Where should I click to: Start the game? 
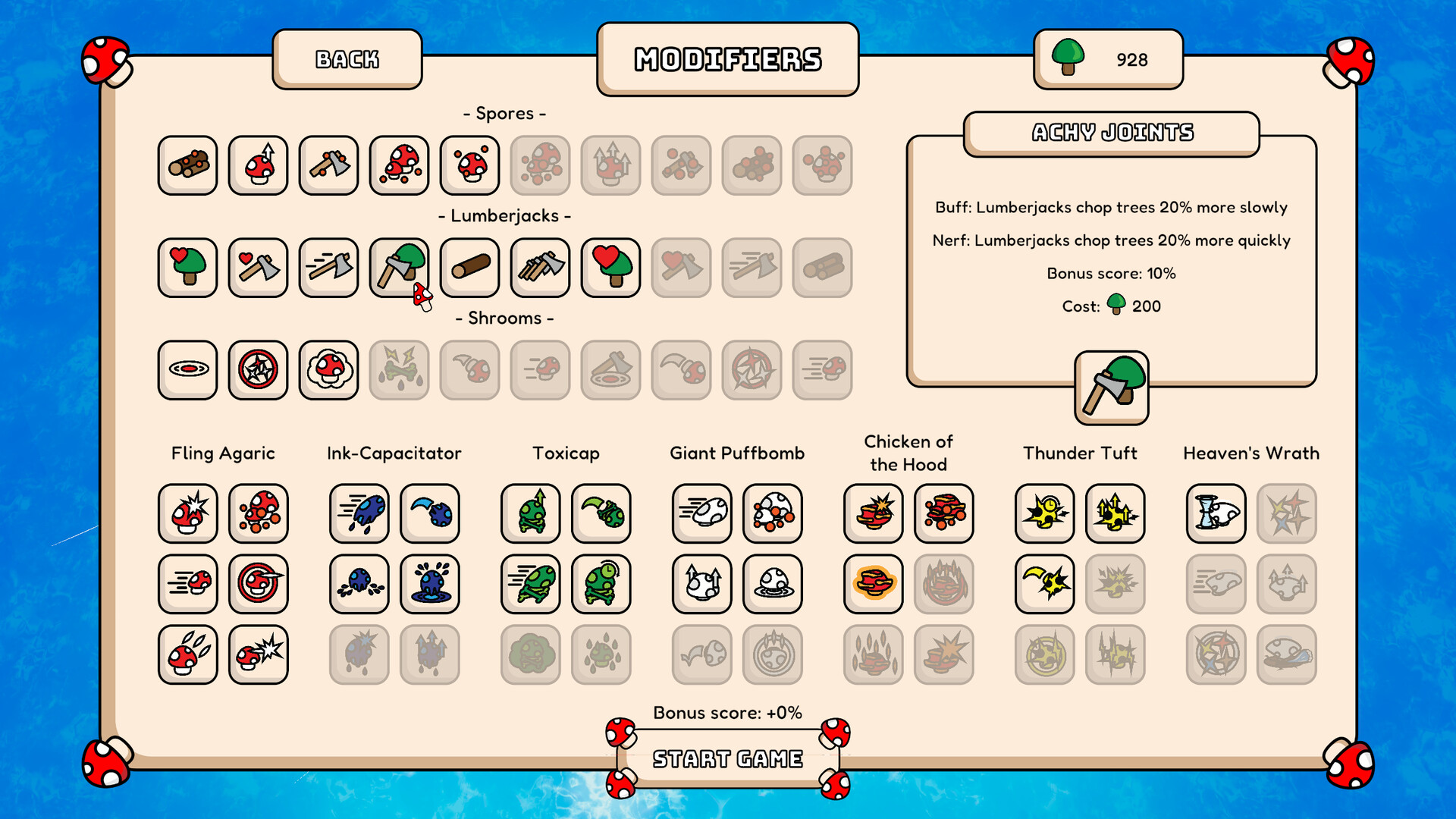727,758
